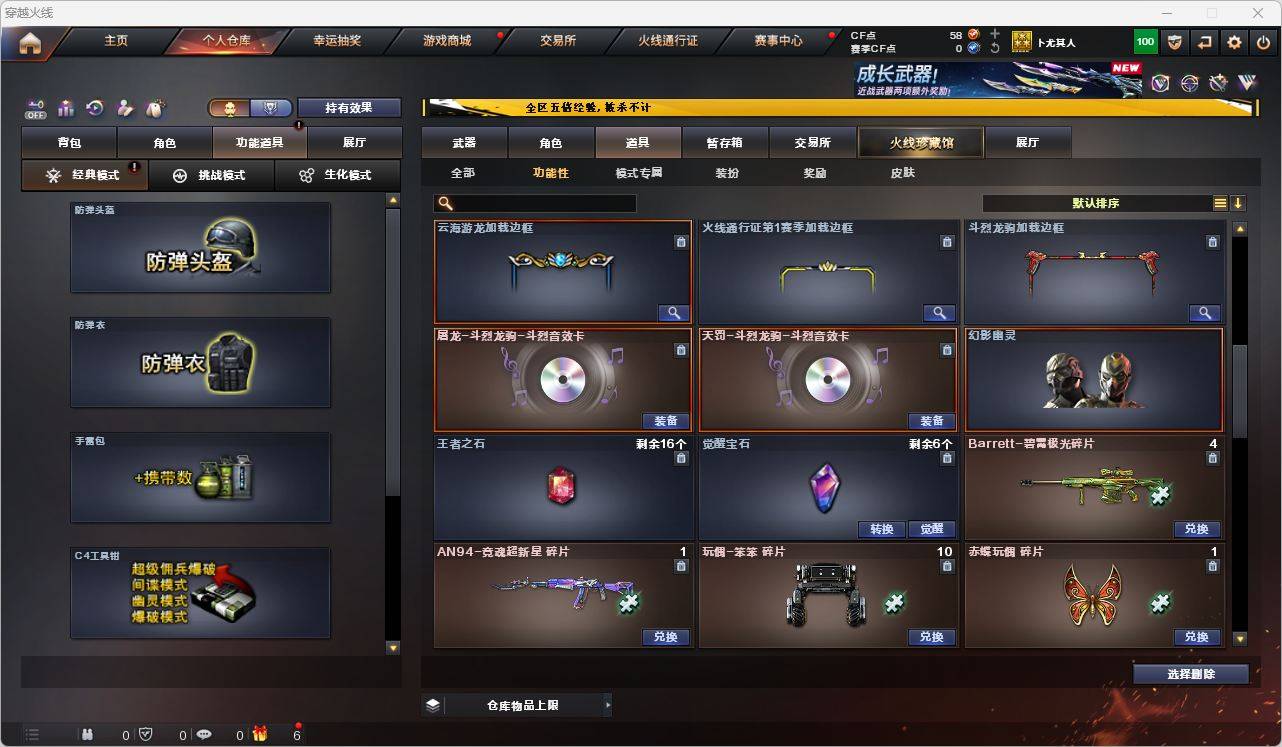Expand the 仓库物品上限 panel arrow
Image resolution: width=1282 pixels, height=747 pixels.
(x=608, y=704)
